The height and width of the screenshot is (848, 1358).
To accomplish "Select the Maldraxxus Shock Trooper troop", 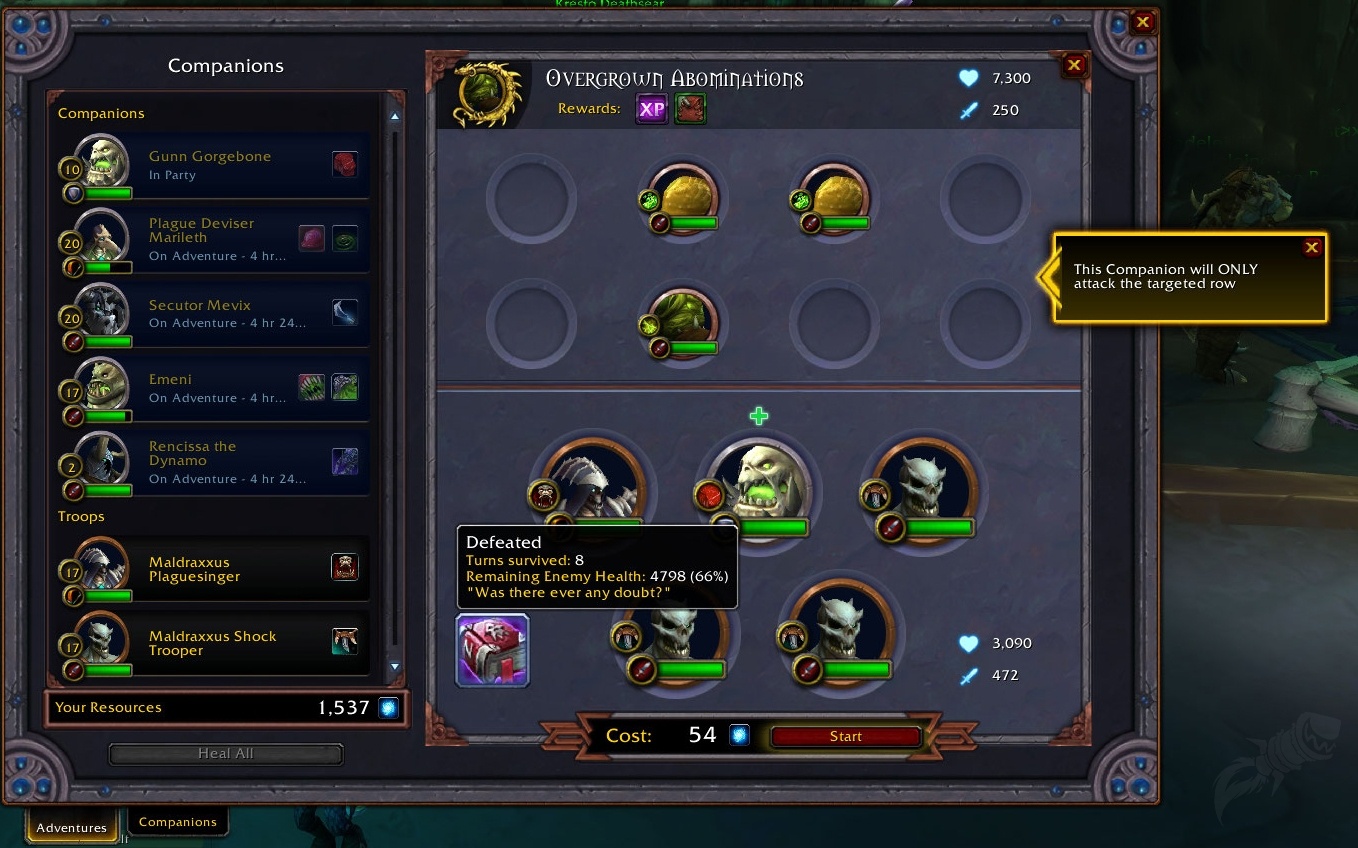I will tap(215, 643).
